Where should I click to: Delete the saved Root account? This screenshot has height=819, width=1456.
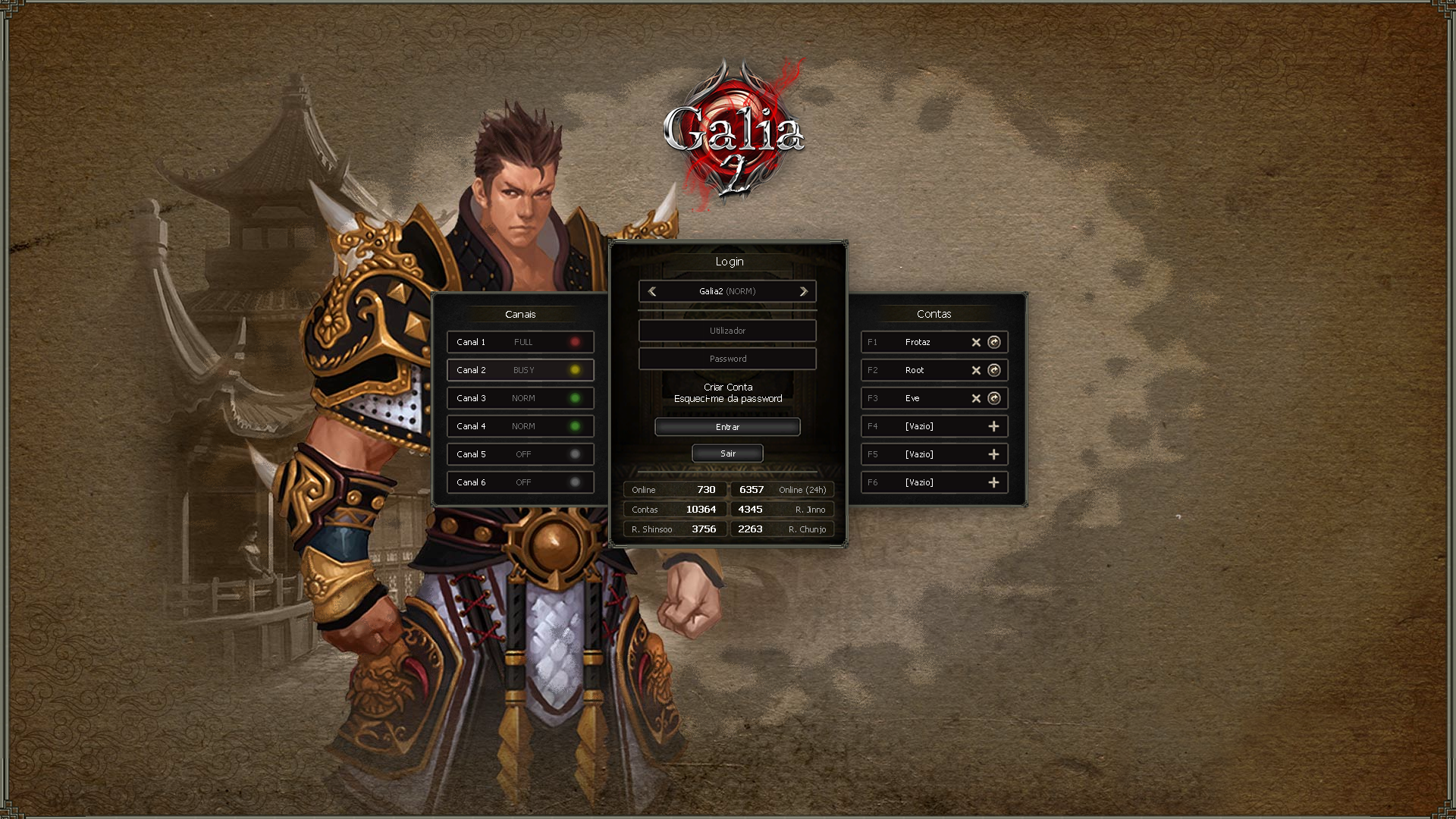pos(976,370)
